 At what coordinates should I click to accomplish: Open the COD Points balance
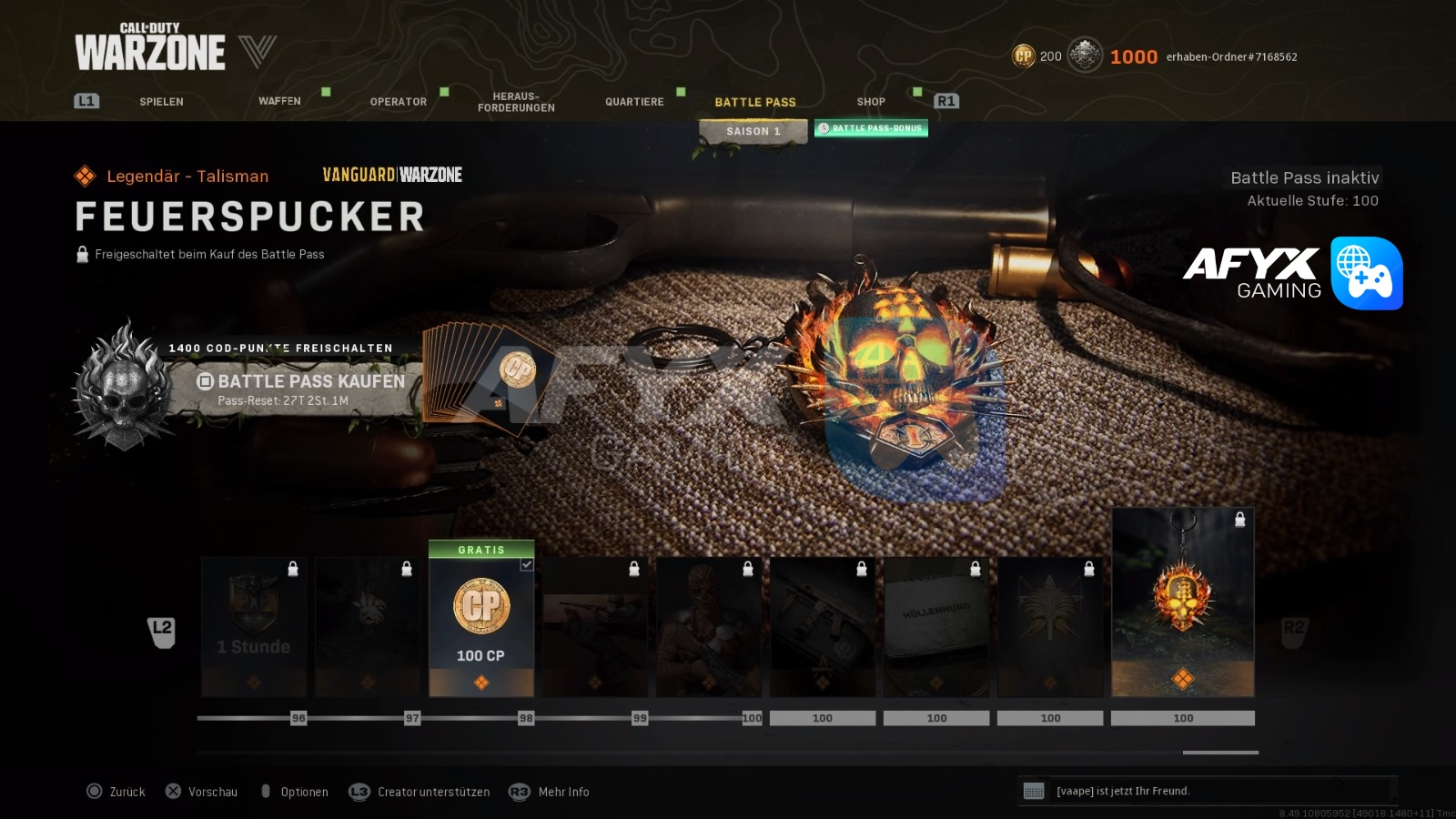[1037, 56]
